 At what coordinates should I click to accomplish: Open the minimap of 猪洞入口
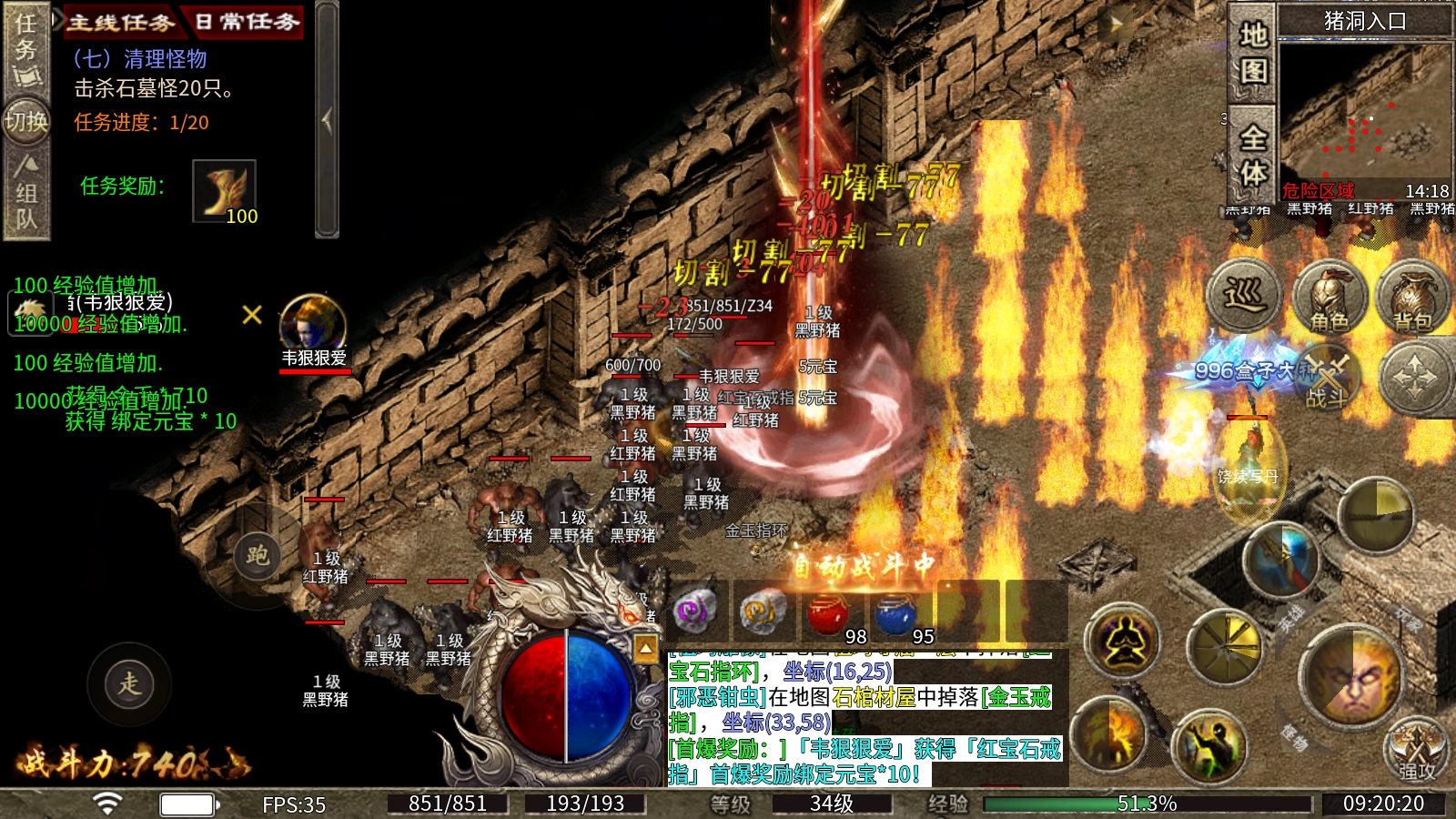1364,109
